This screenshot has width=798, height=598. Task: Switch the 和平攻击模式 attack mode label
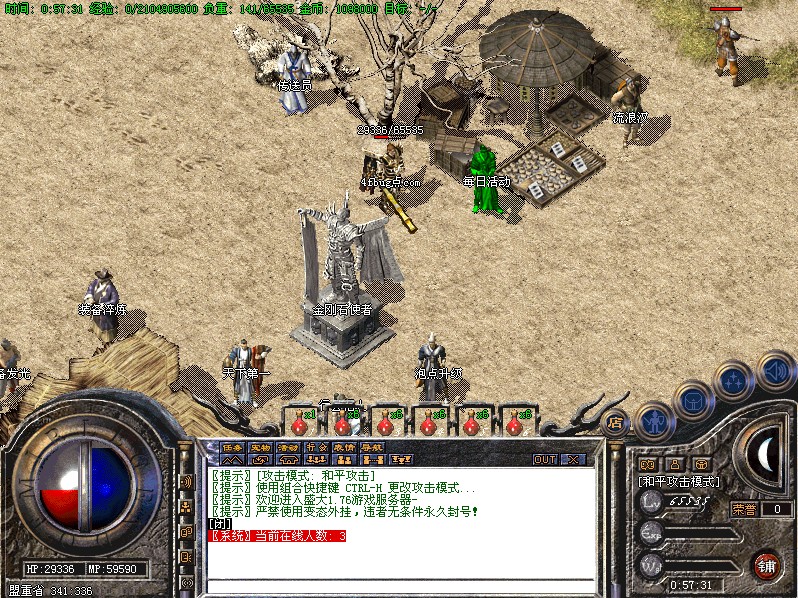680,482
